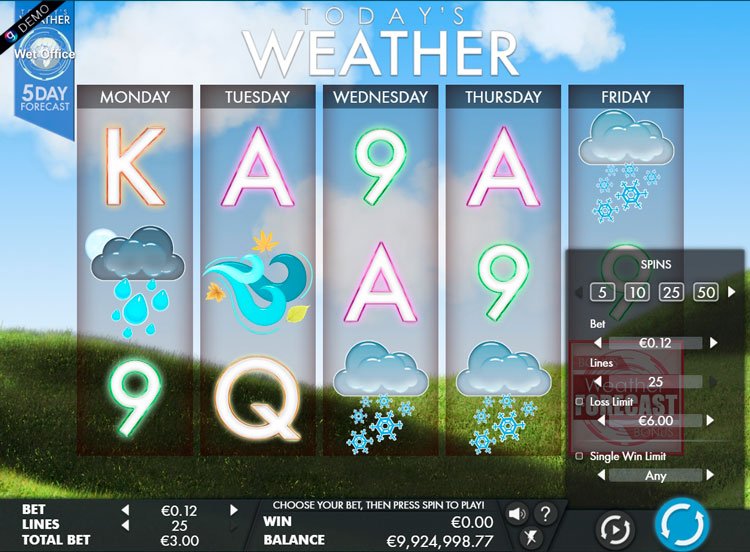Show more spin count options

730,293
